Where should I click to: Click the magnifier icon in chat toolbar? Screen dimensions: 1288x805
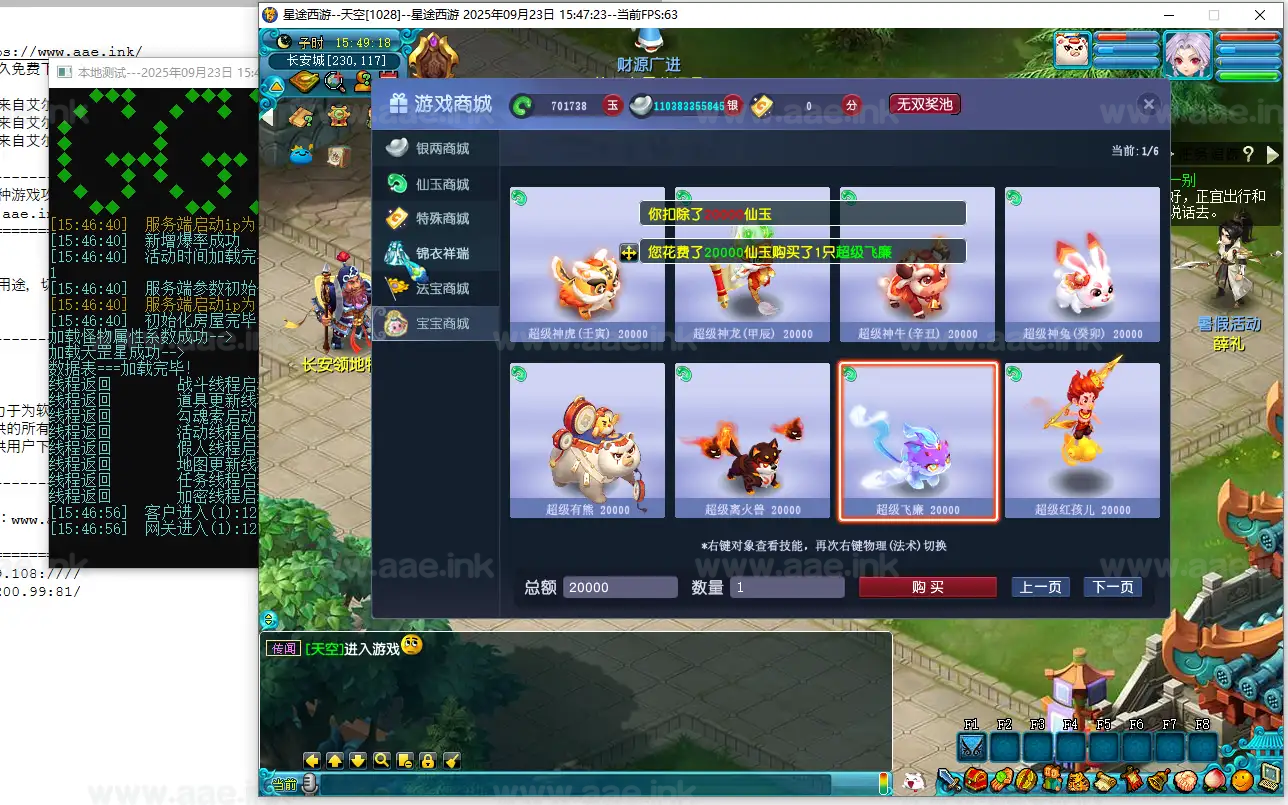click(381, 760)
